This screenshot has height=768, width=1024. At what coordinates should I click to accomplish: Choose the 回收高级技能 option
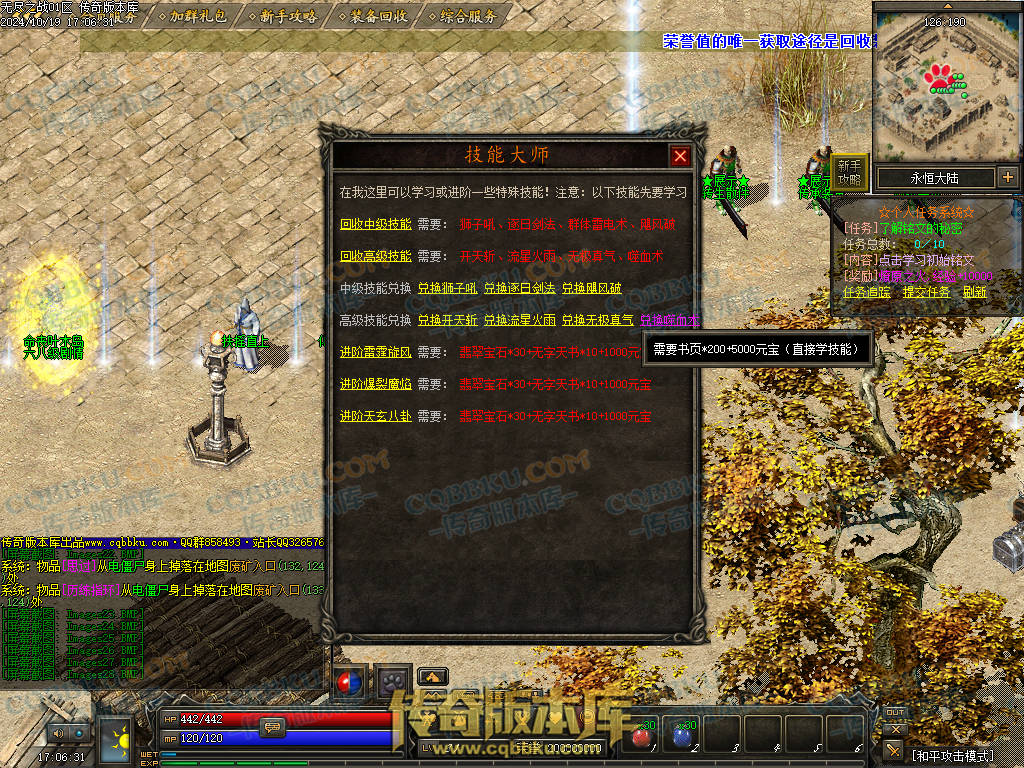[x=375, y=256]
